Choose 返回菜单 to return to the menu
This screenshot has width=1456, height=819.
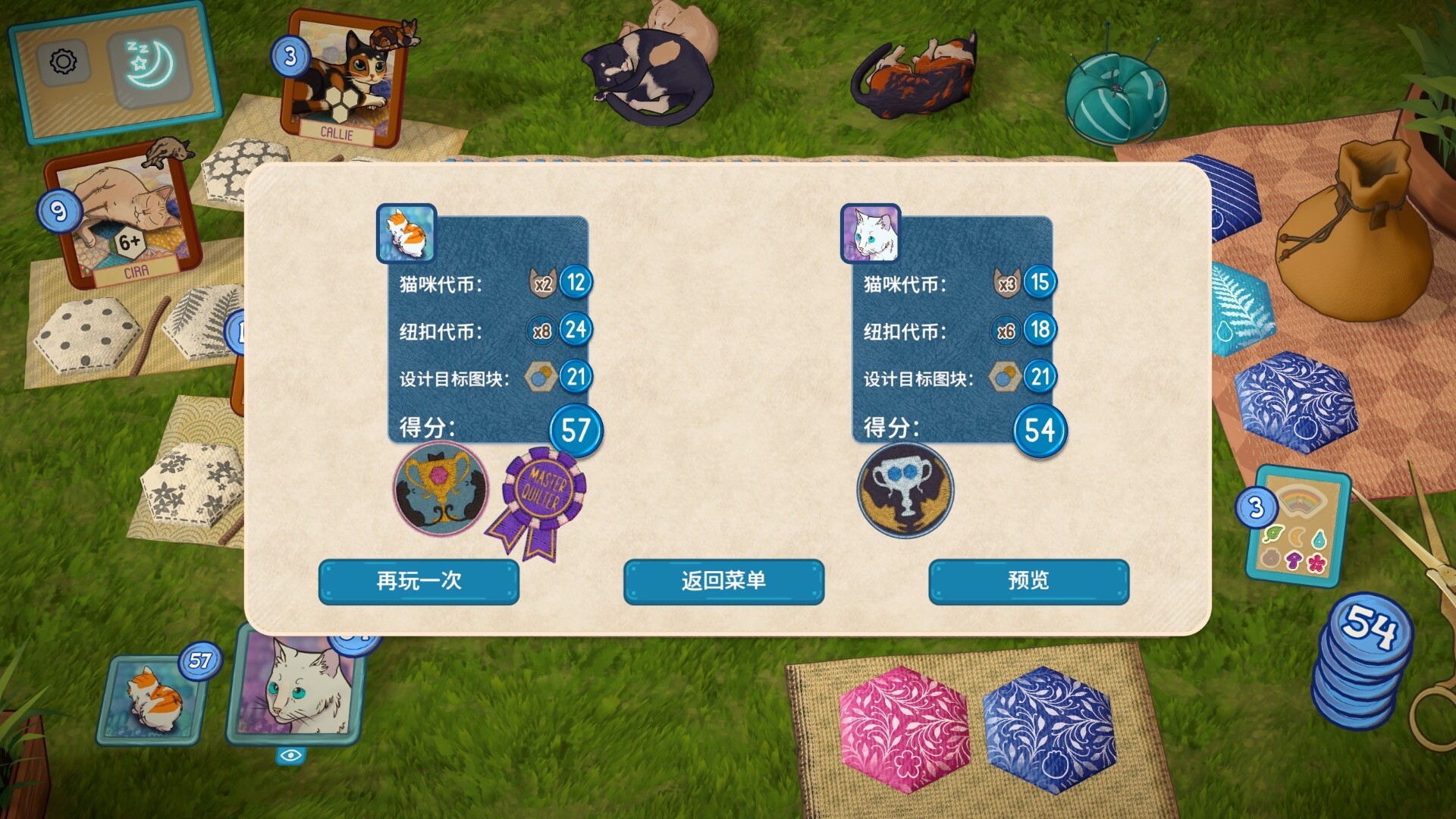[723, 582]
